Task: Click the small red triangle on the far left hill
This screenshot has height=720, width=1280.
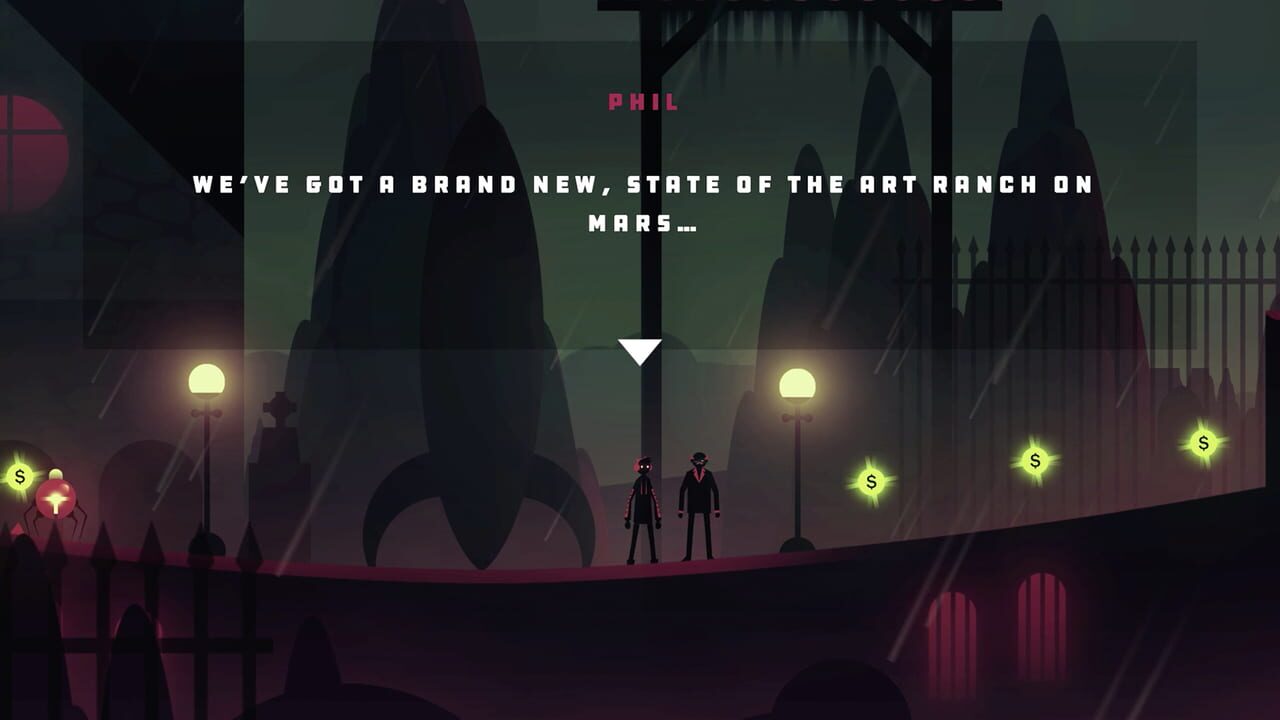Action: [x=16, y=527]
